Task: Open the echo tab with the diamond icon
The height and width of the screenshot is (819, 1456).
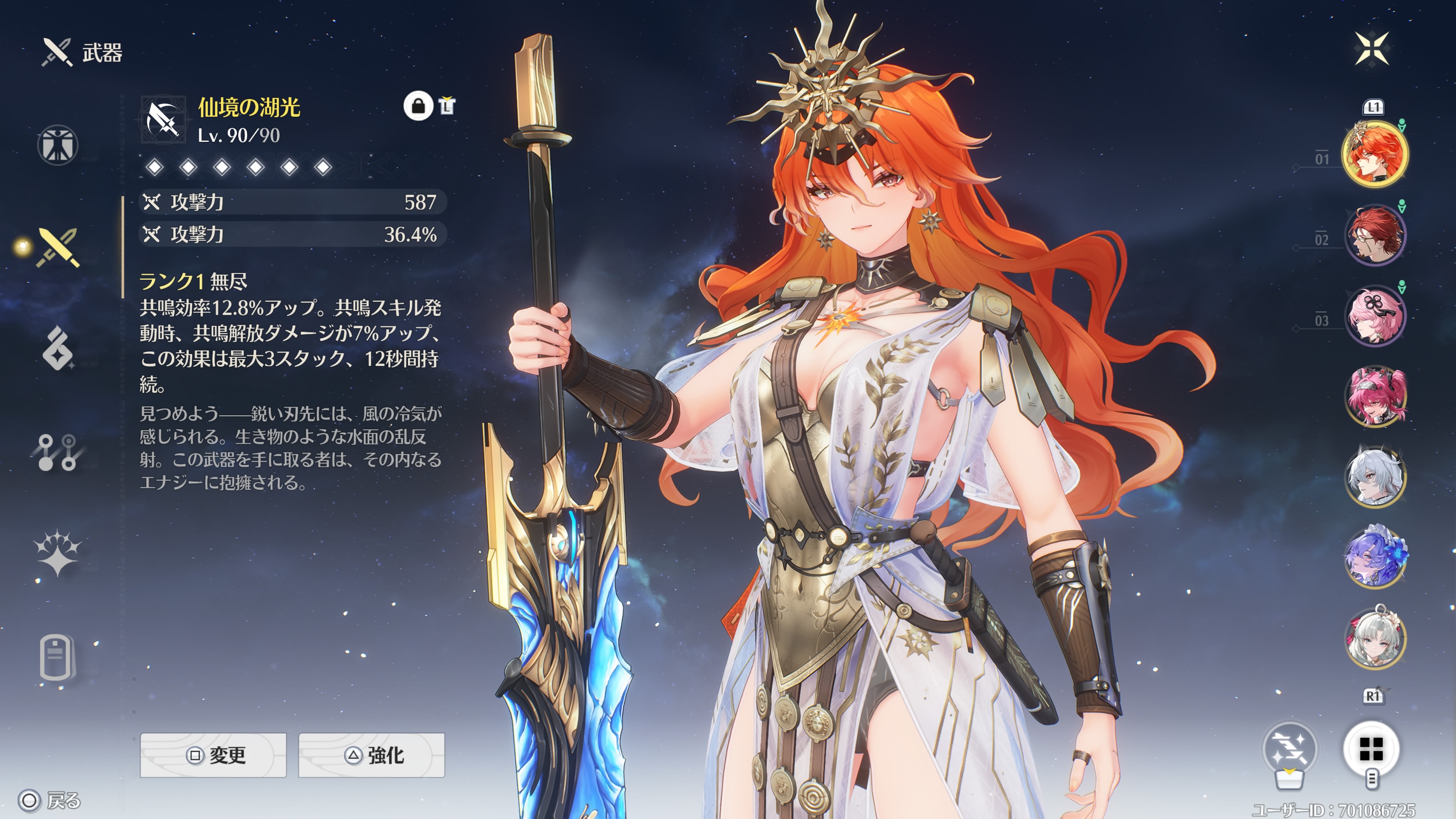Action: (58, 349)
